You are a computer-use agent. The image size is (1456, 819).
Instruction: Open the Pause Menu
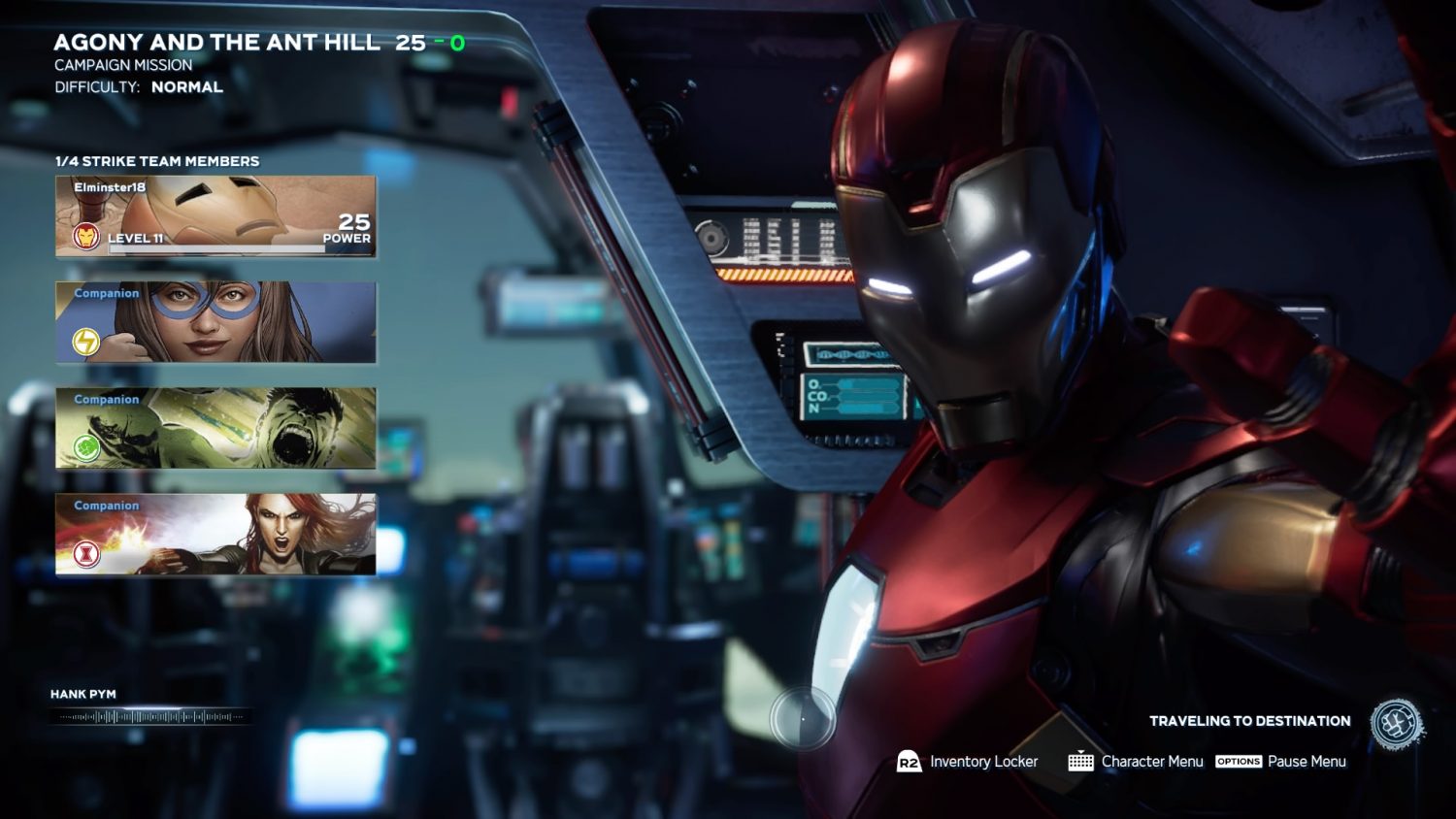pyautogui.click(x=1281, y=762)
